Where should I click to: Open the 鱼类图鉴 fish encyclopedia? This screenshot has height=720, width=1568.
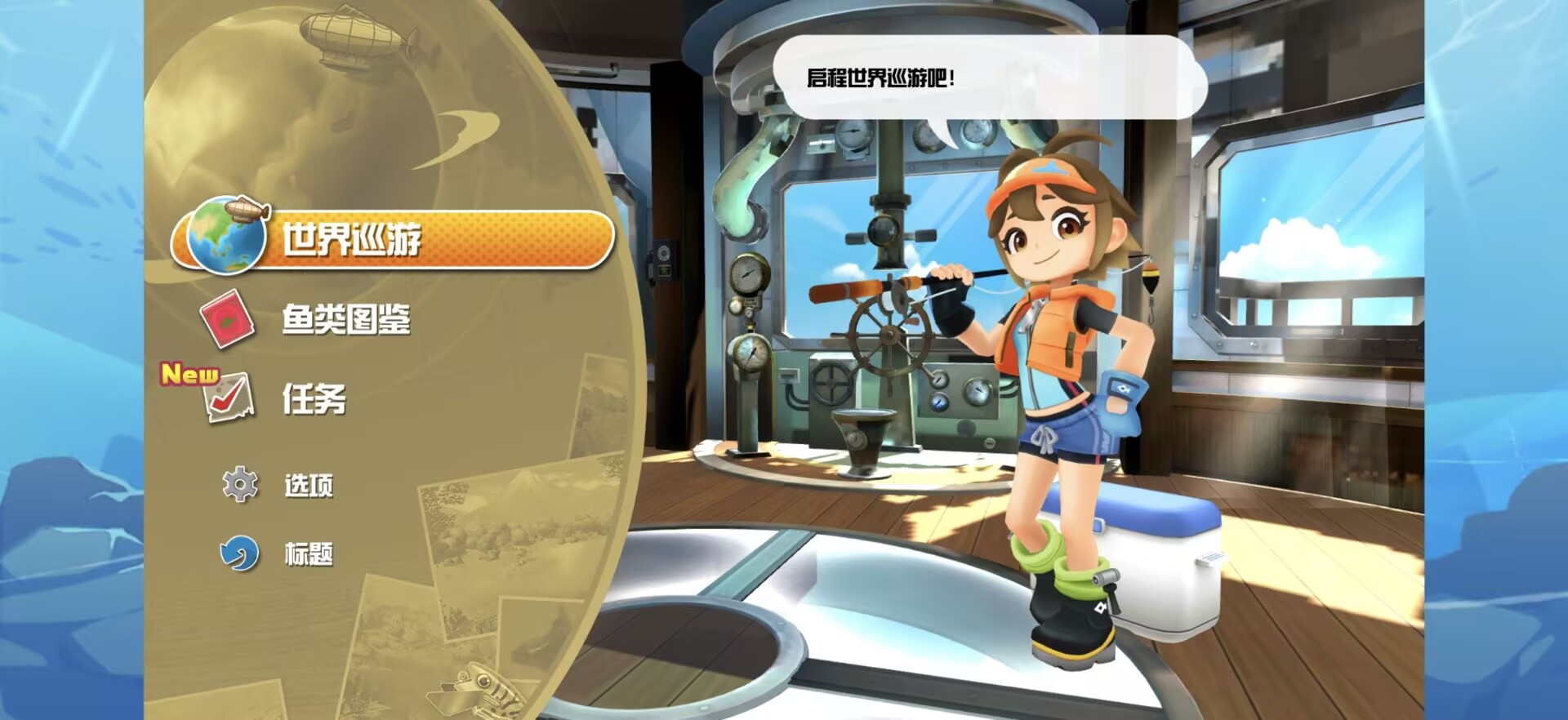[345, 319]
